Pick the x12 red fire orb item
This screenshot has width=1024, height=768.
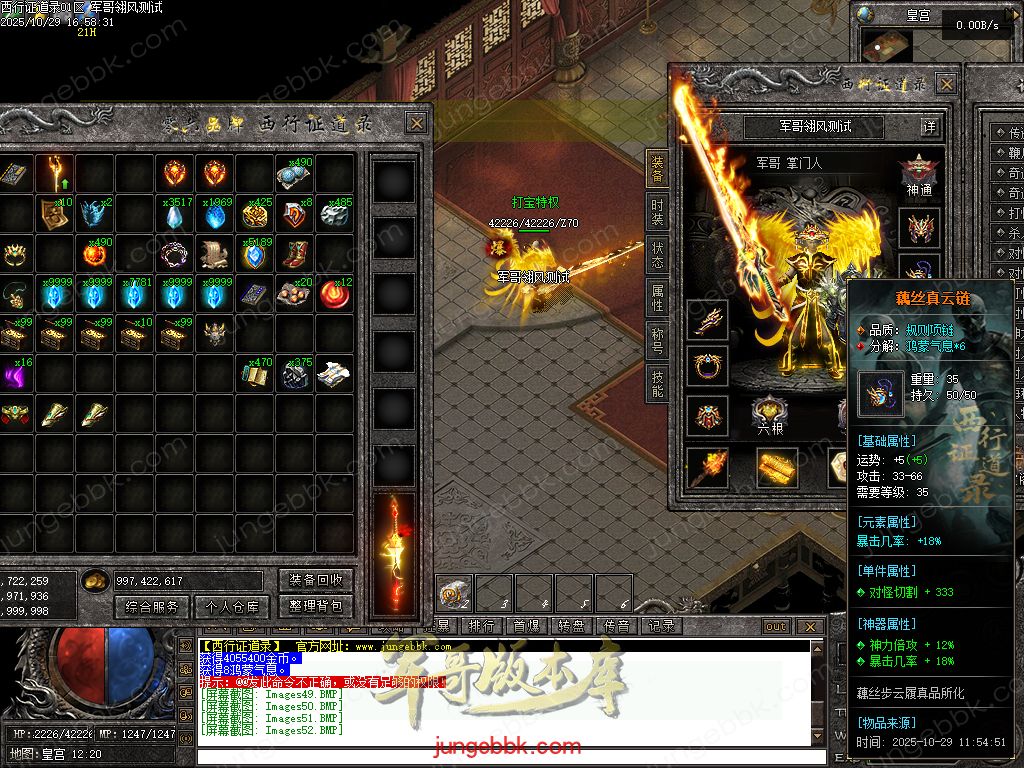pos(336,295)
